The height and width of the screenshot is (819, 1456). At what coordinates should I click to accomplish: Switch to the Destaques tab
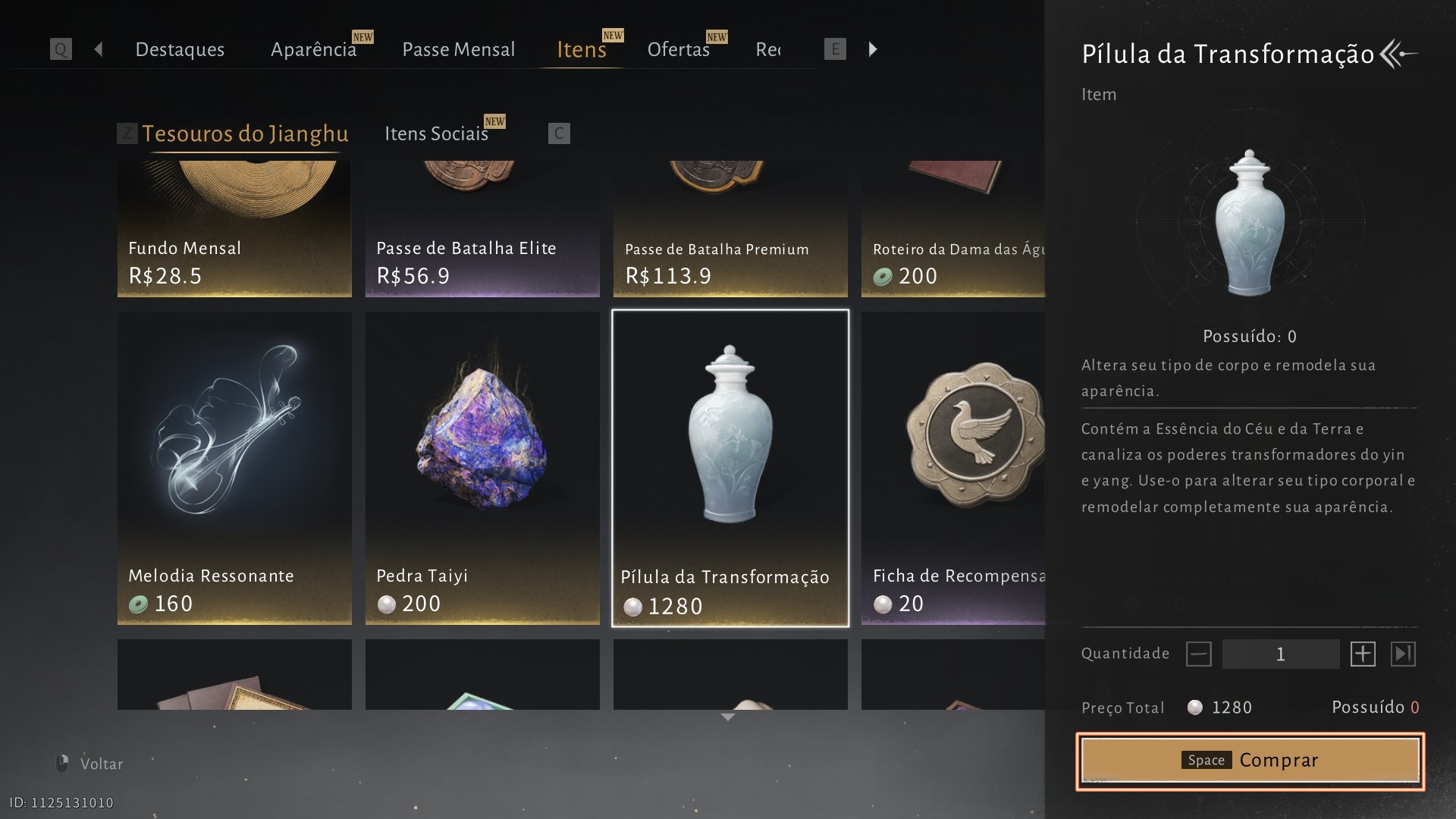[x=180, y=49]
